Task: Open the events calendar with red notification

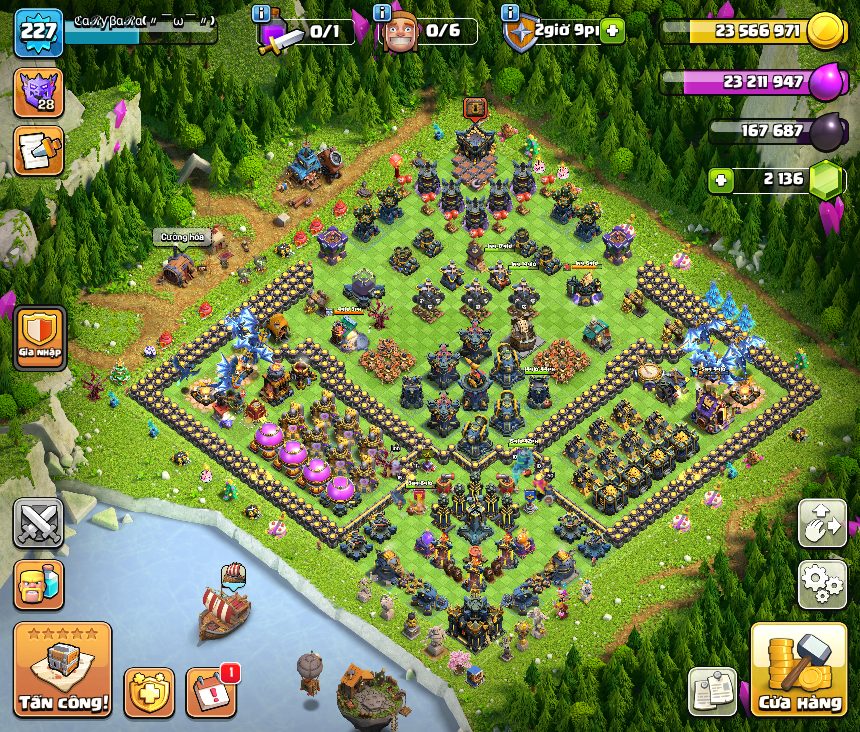Action: [x=211, y=692]
